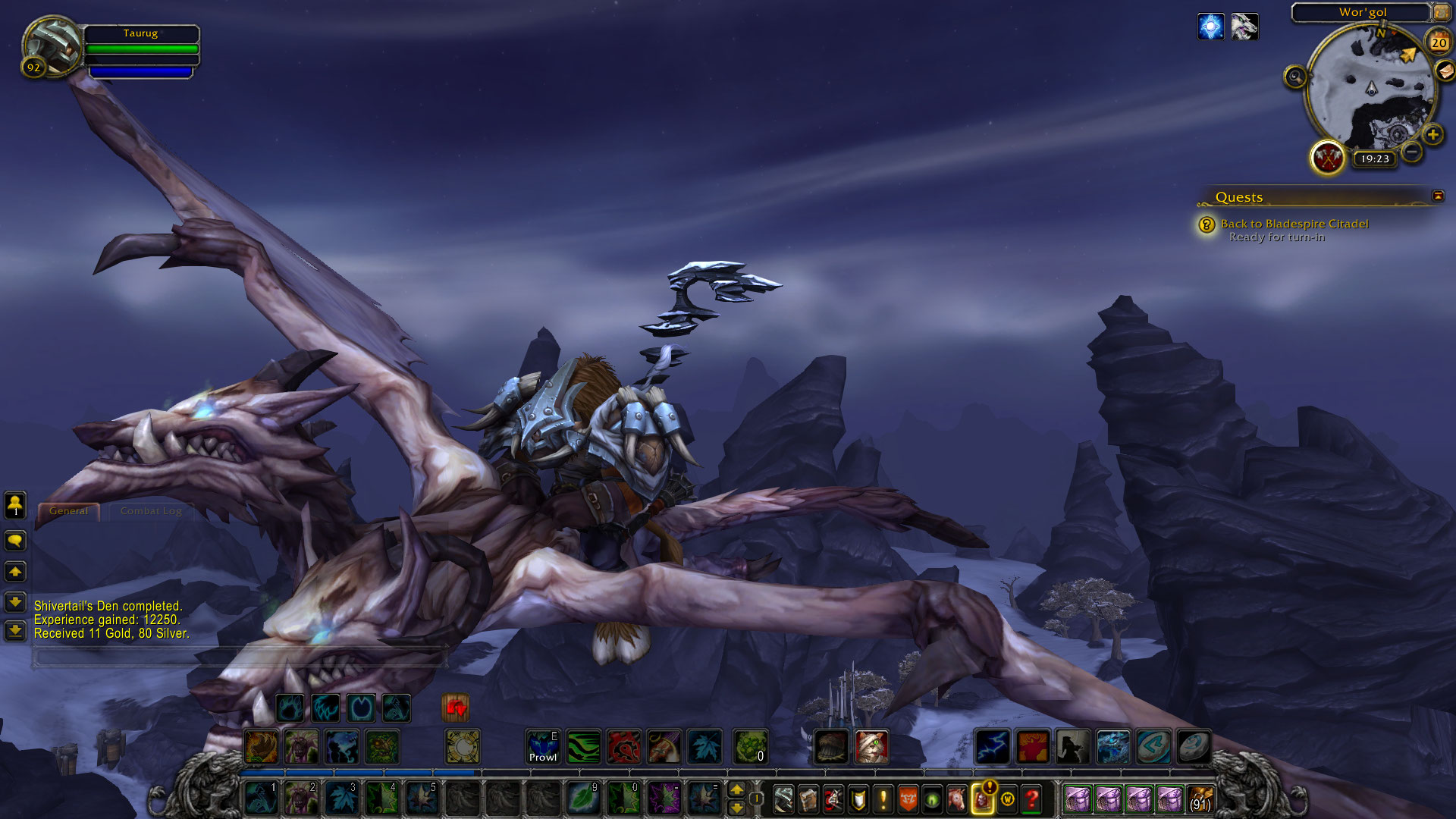Click the minimap zoom-out minus button
This screenshot has width=1456, height=819.
(1411, 152)
